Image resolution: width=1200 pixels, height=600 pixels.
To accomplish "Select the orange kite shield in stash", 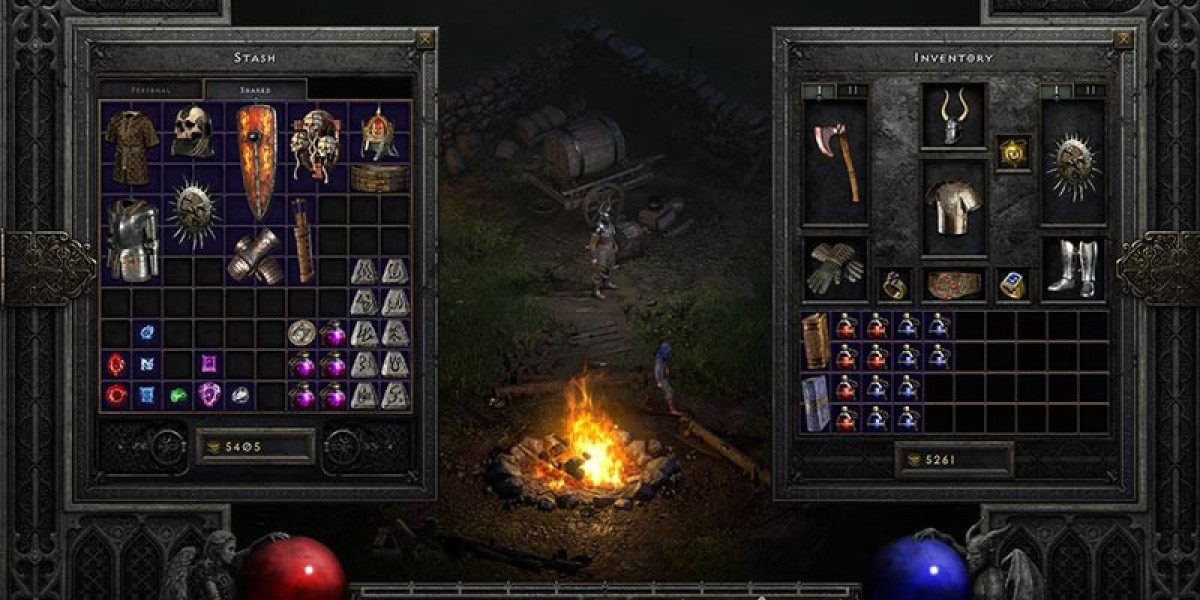I will (x=256, y=160).
